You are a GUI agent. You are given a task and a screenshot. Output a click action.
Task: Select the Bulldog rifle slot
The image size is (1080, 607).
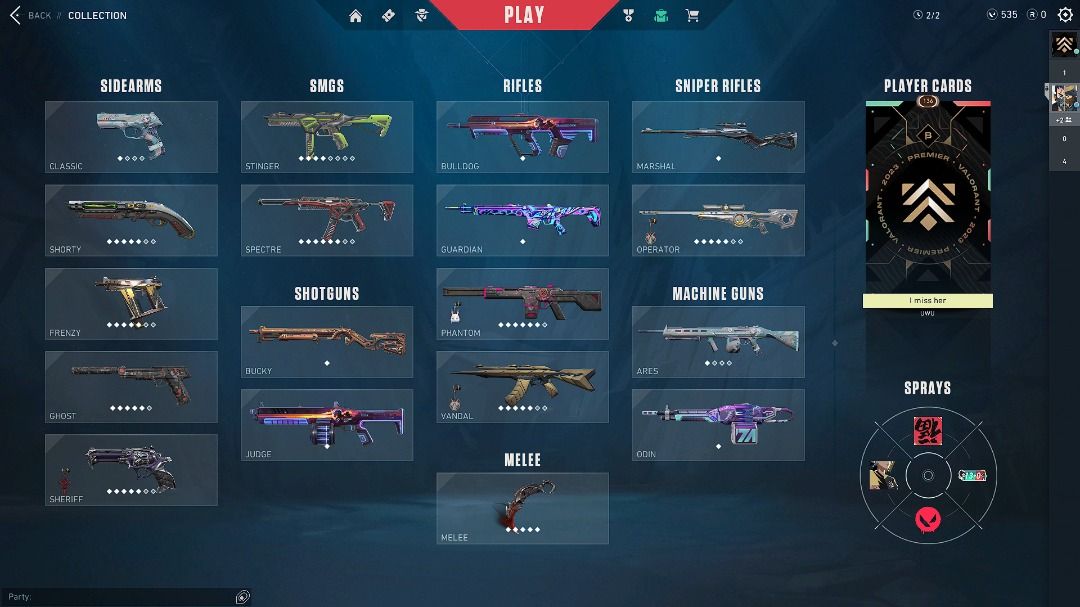522,137
